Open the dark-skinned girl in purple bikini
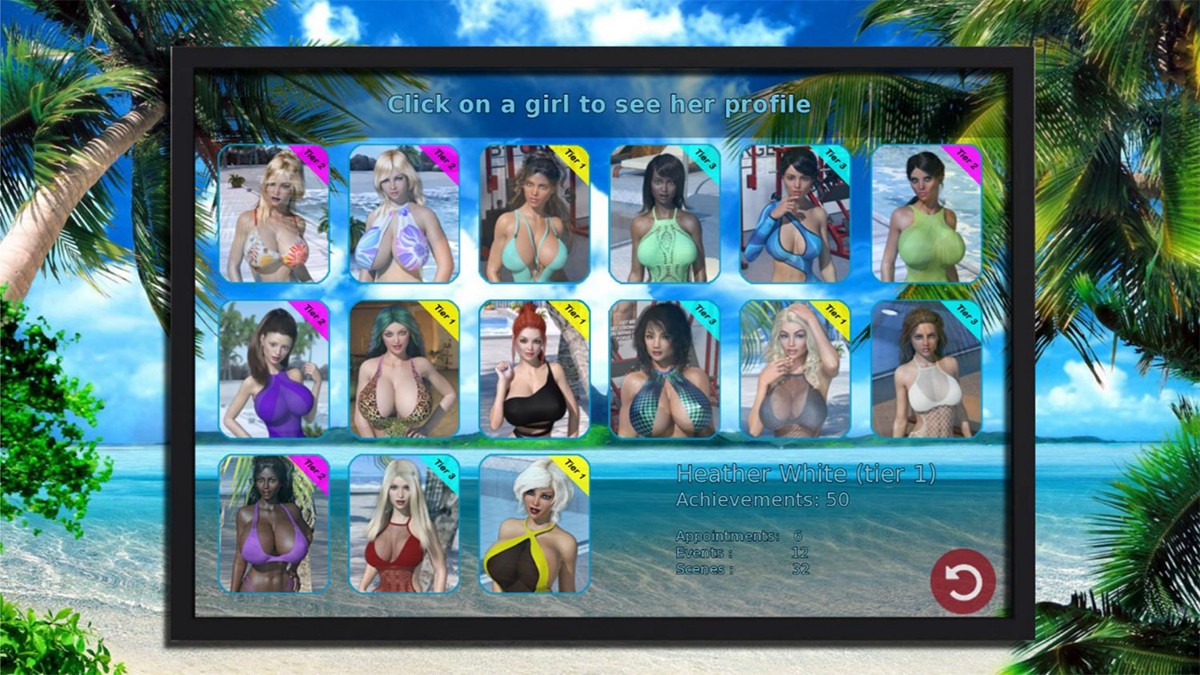The width and height of the screenshot is (1200, 675). pos(274,524)
